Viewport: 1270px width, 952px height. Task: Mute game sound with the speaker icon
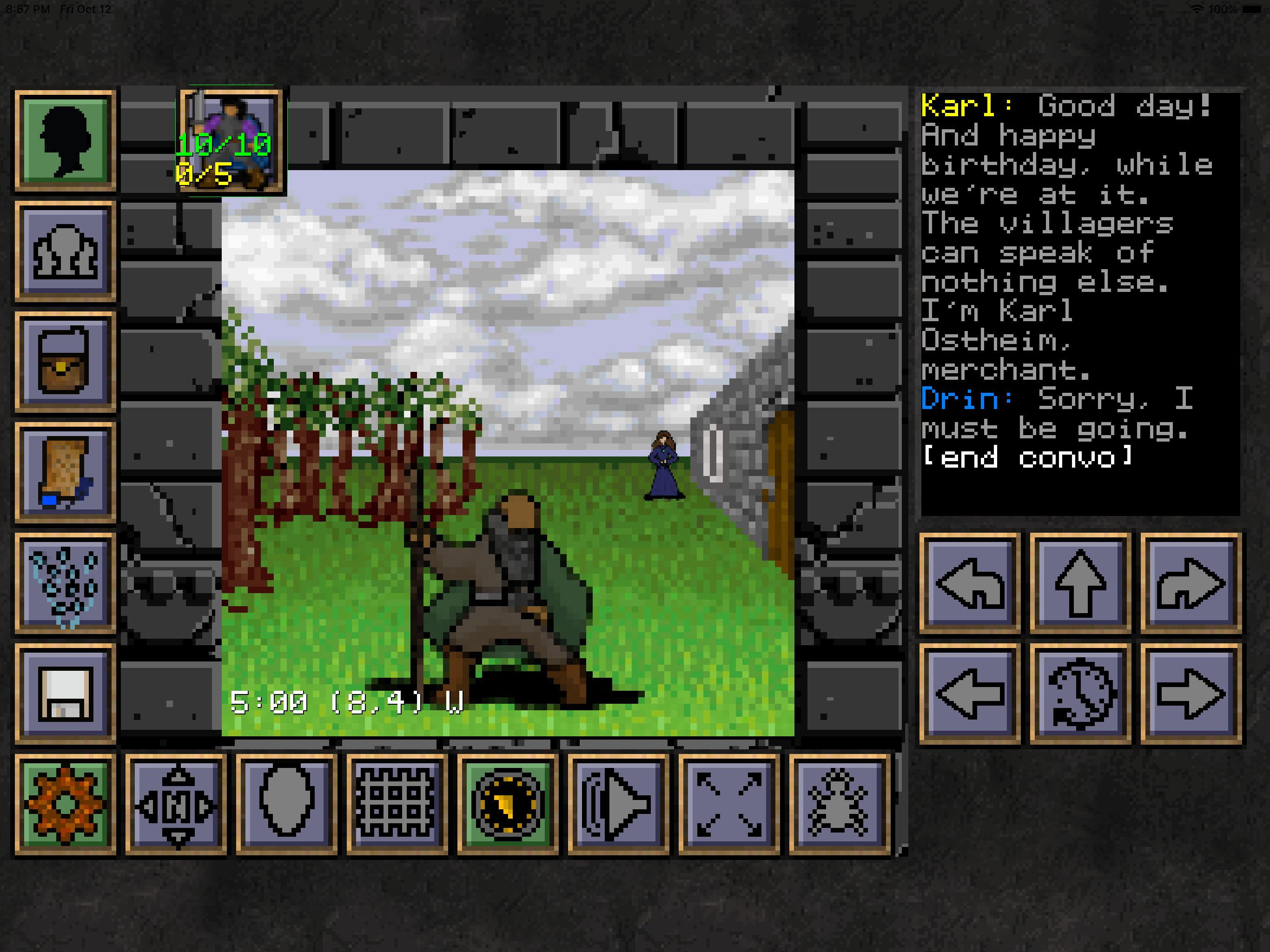617,804
